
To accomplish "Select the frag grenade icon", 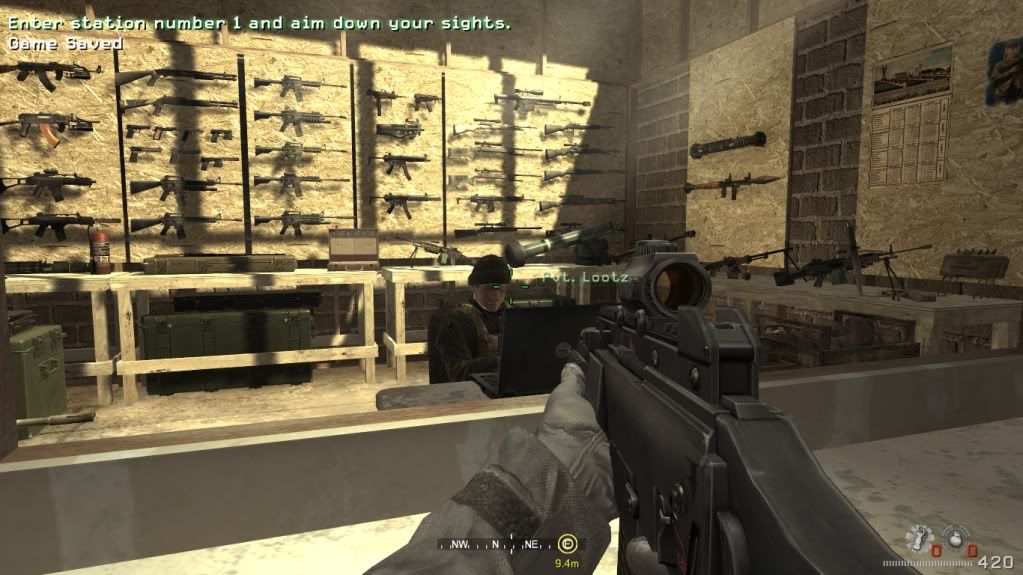I will tap(954, 537).
